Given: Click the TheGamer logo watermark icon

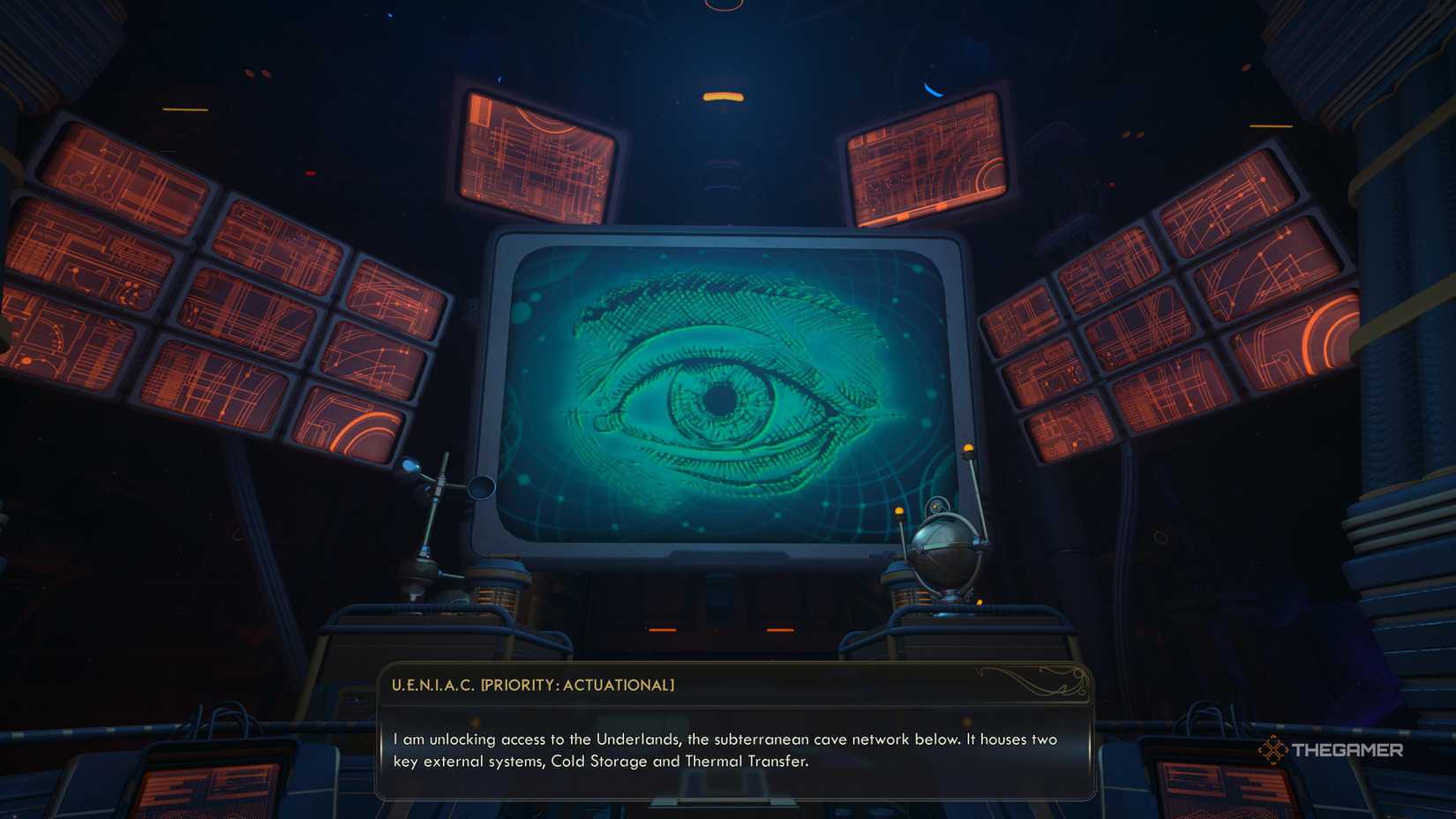Looking at the screenshot, I should click(x=1276, y=751).
